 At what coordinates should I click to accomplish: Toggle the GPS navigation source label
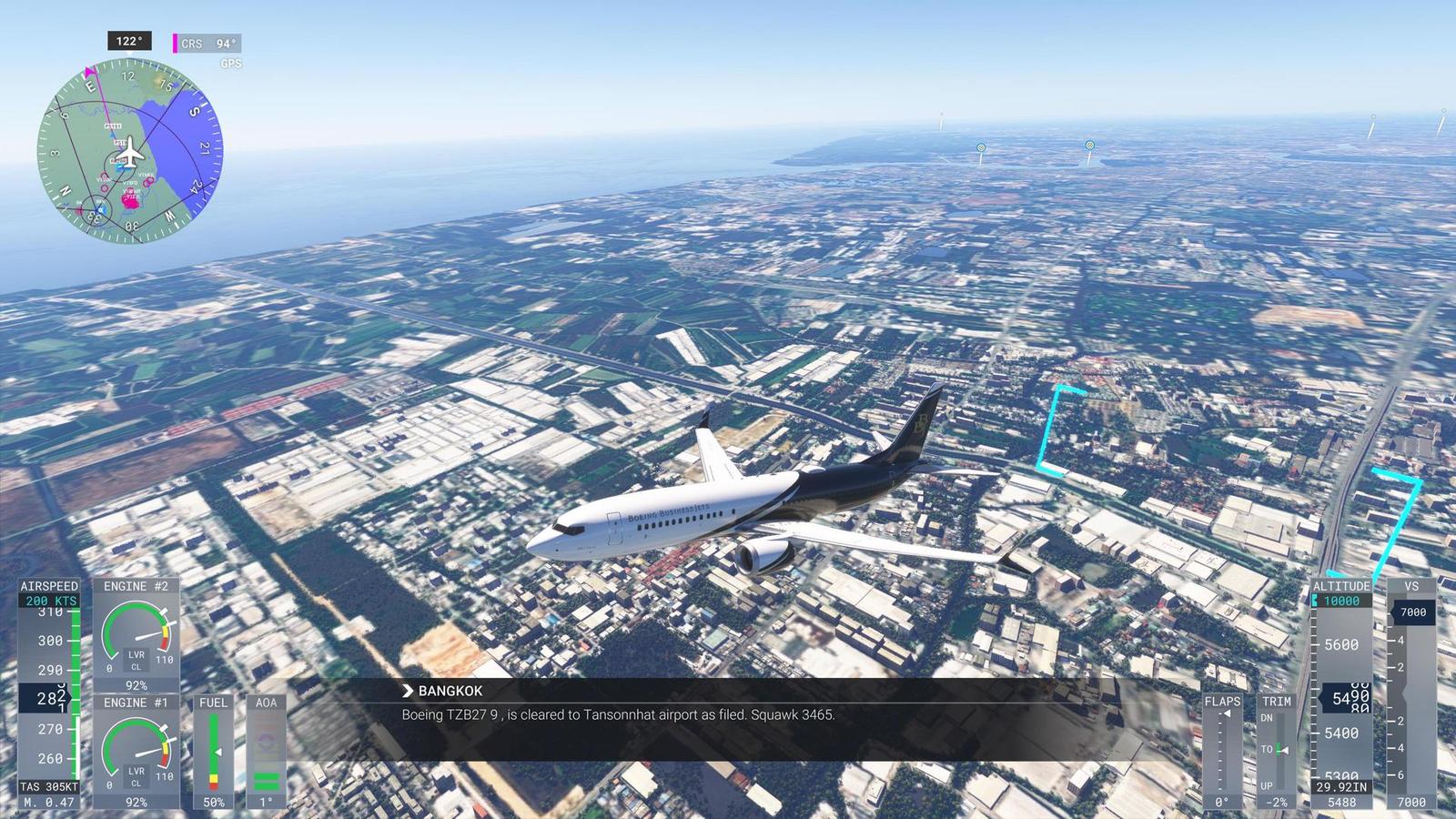(x=229, y=64)
